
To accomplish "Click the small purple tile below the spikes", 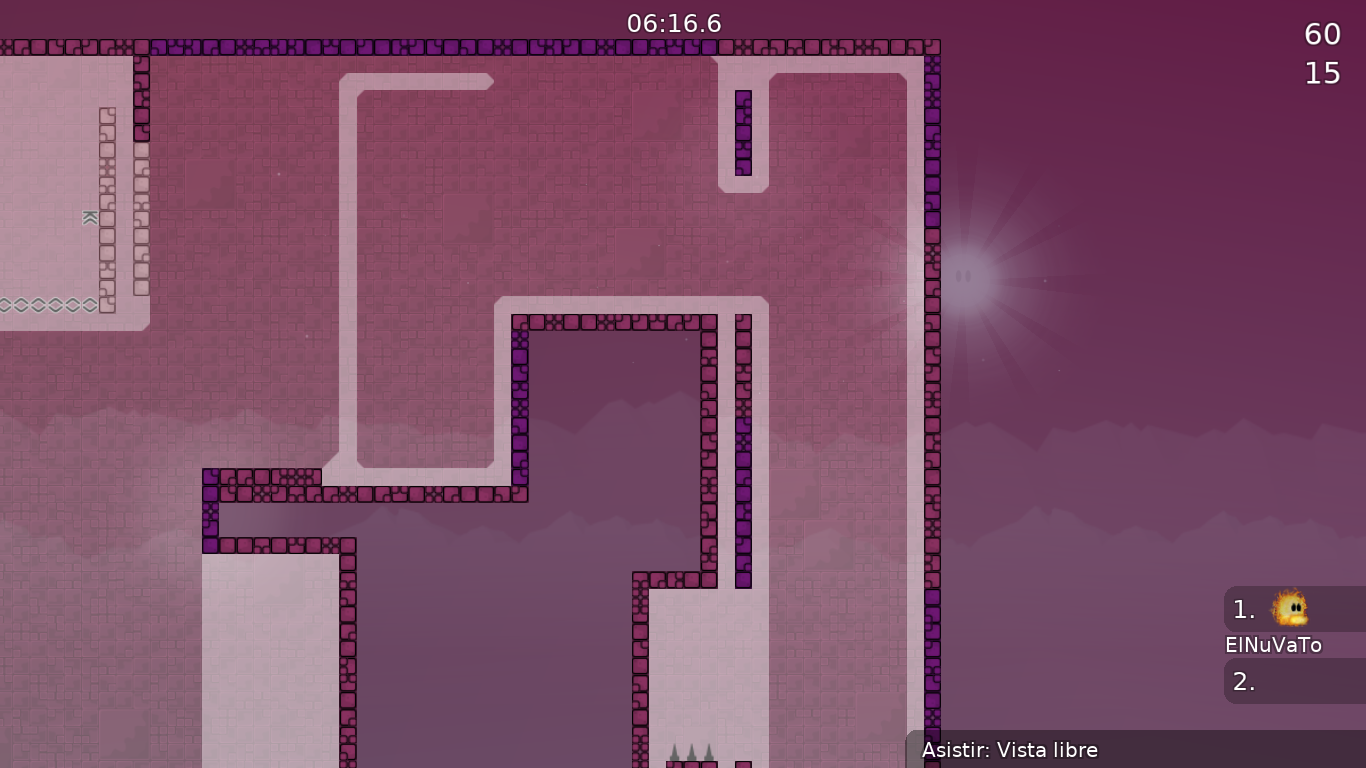I will click(743, 763).
